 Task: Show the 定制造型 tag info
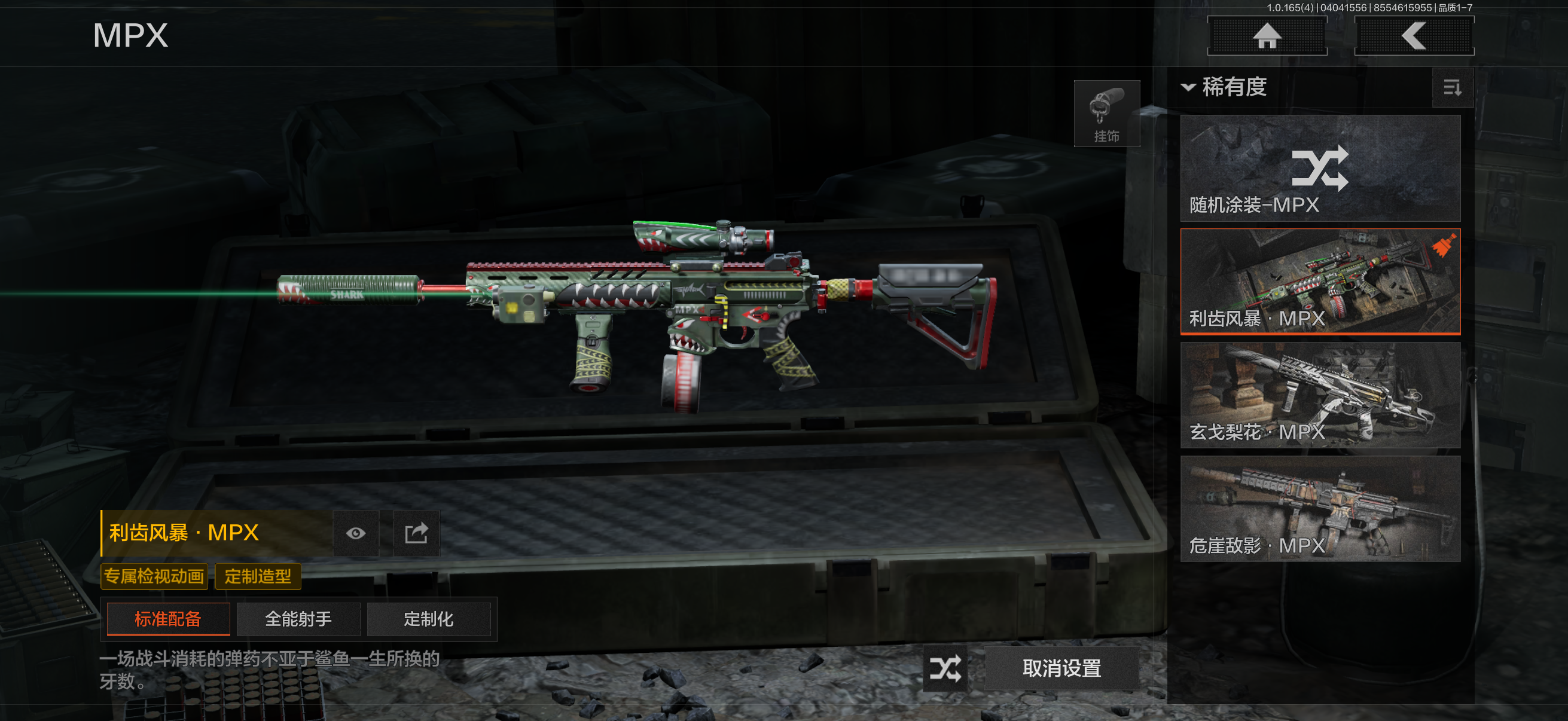pyautogui.click(x=258, y=576)
